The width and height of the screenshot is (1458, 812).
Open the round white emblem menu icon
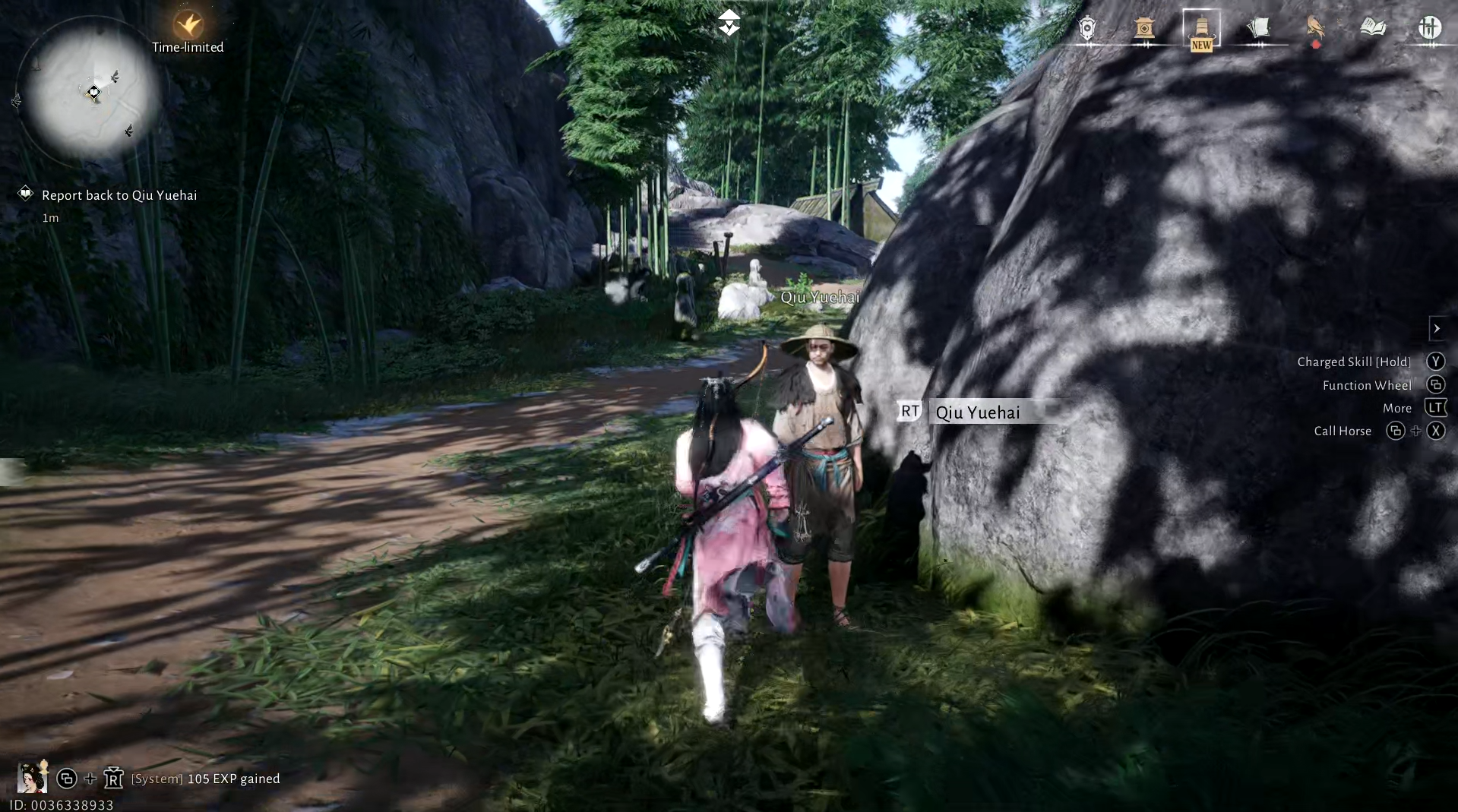1429,29
